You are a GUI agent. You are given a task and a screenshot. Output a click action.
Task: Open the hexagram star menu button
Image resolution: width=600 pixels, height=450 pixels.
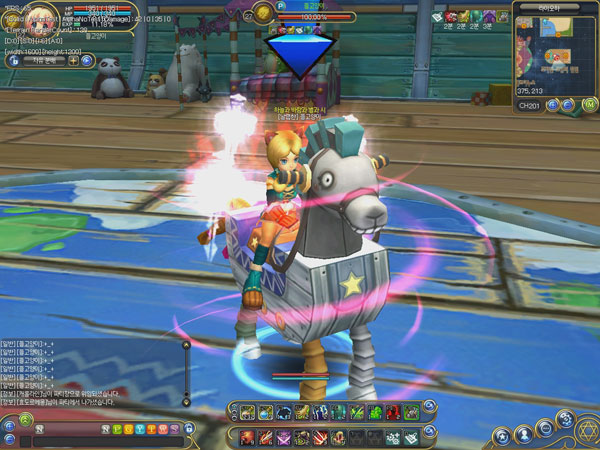click(587, 431)
